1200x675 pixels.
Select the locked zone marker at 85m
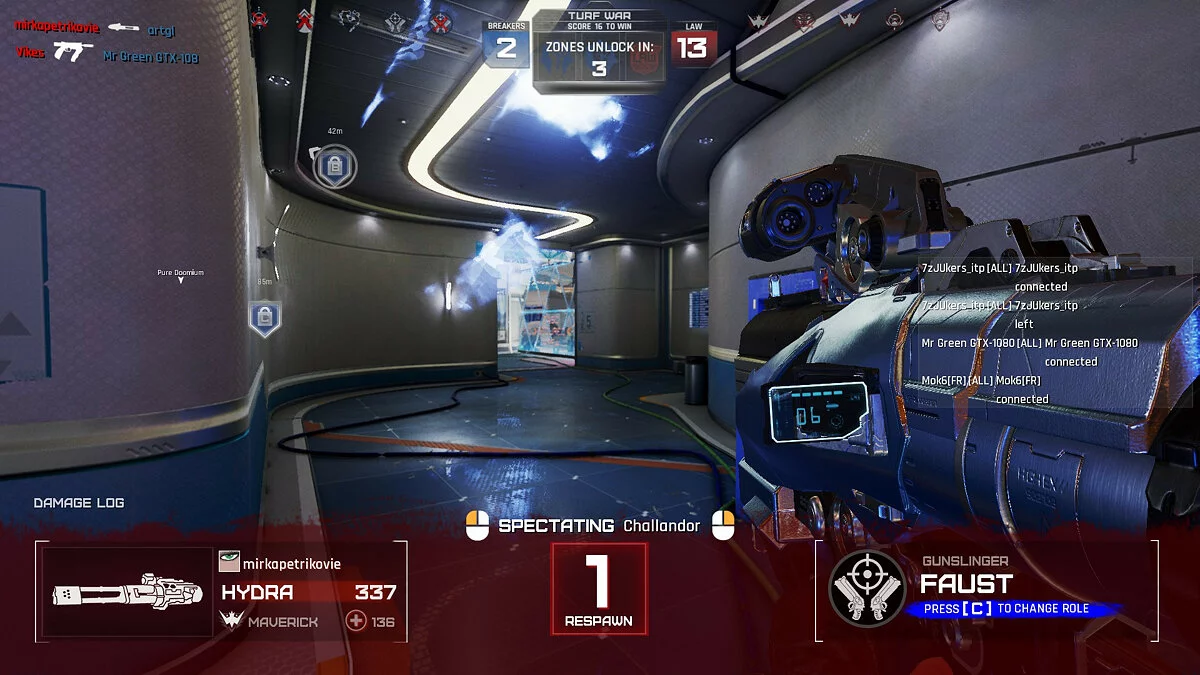pyautogui.click(x=264, y=317)
